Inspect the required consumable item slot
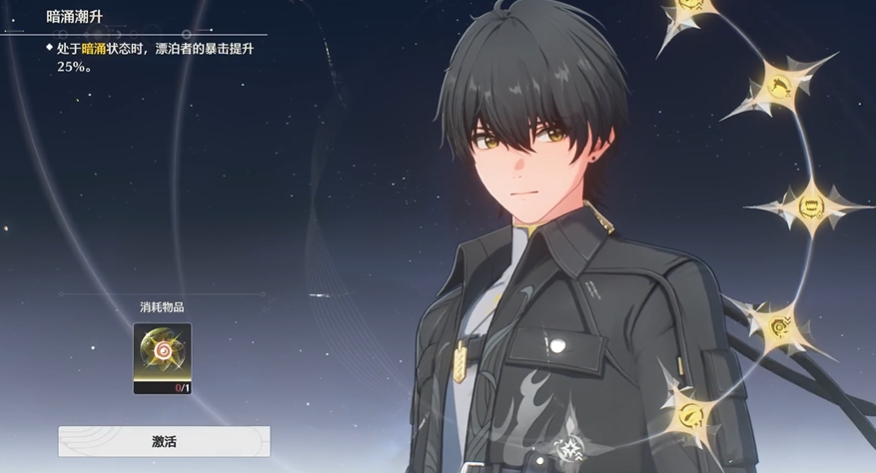 click(162, 357)
